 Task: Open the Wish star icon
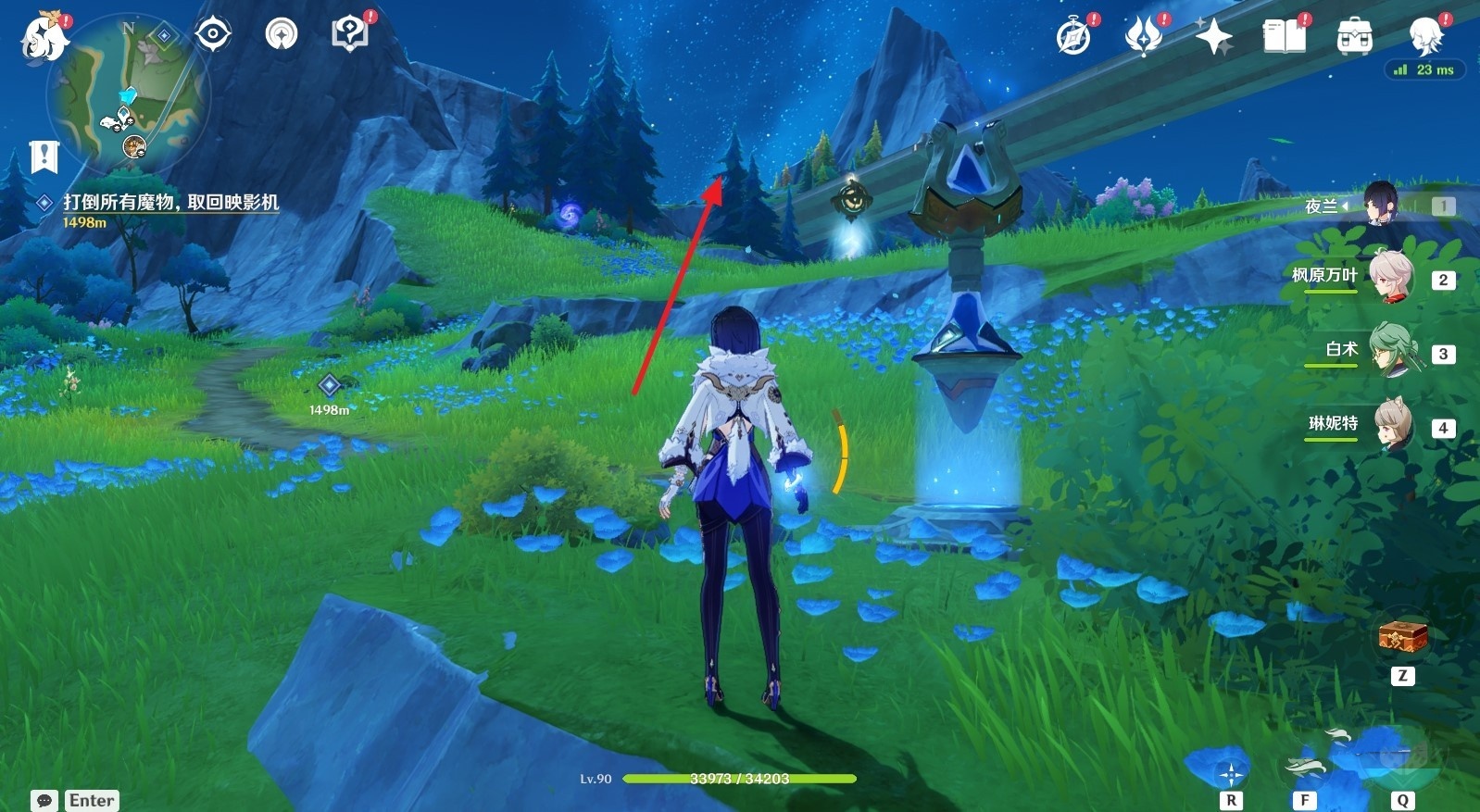pos(1213,37)
